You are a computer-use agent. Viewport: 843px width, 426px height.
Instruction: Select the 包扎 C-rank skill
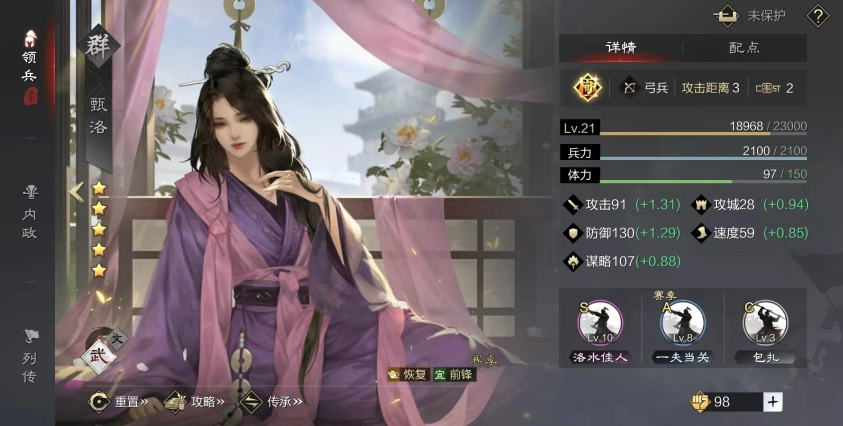[765, 330]
